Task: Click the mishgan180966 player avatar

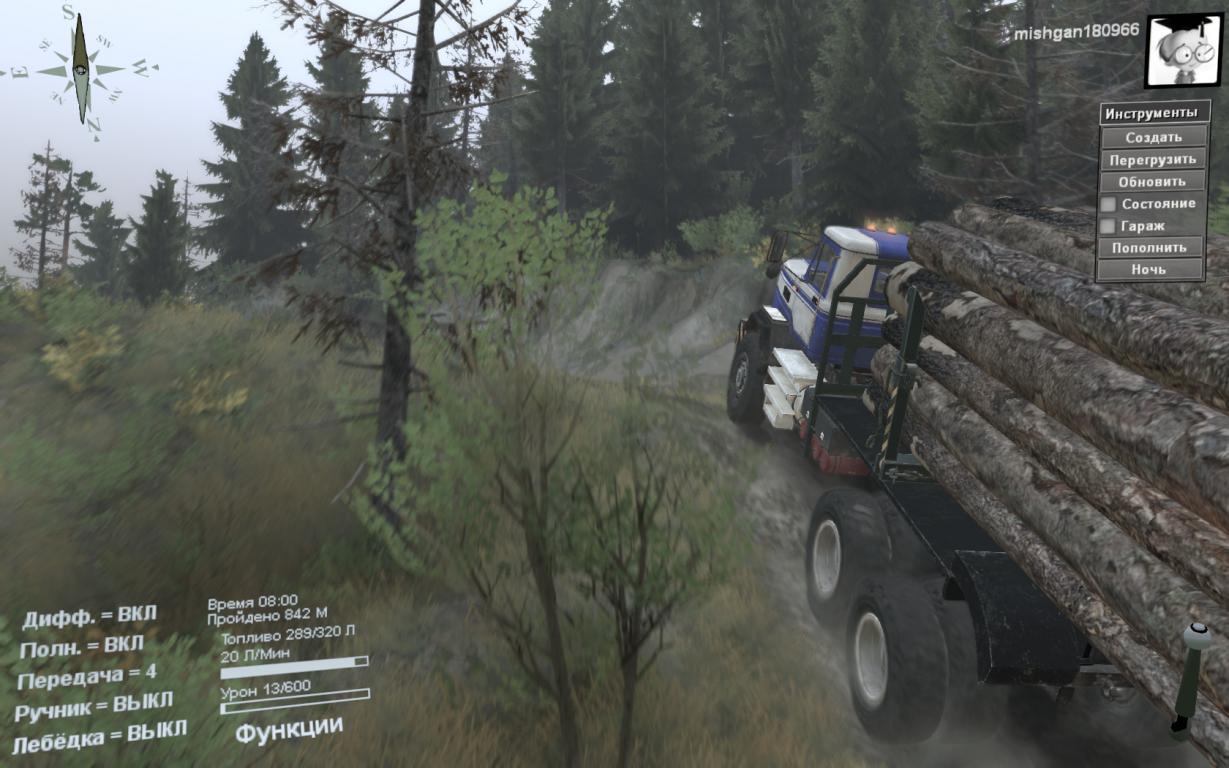Action: pyautogui.click(x=1181, y=50)
